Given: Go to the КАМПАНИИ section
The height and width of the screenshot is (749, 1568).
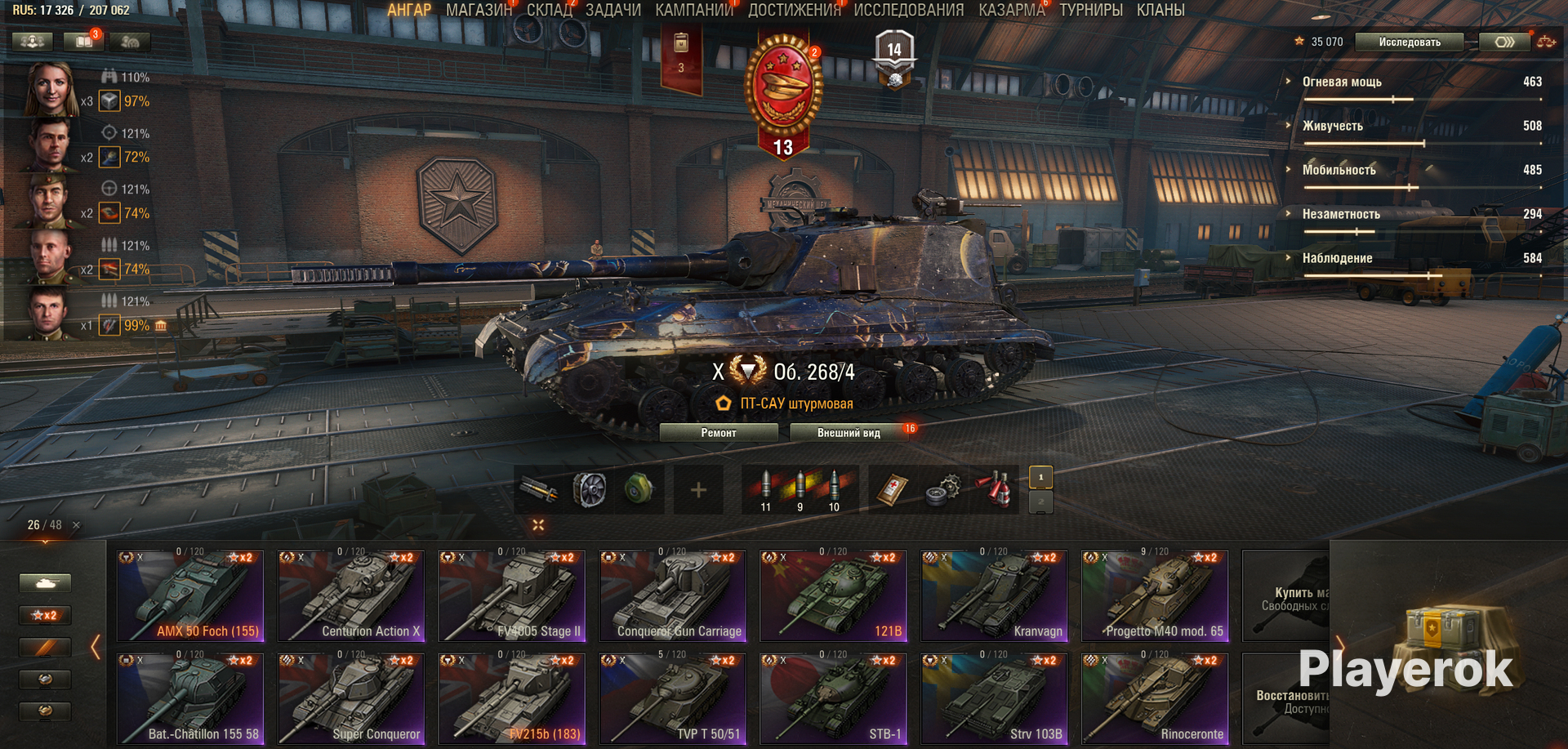Looking at the screenshot, I should [694, 10].
